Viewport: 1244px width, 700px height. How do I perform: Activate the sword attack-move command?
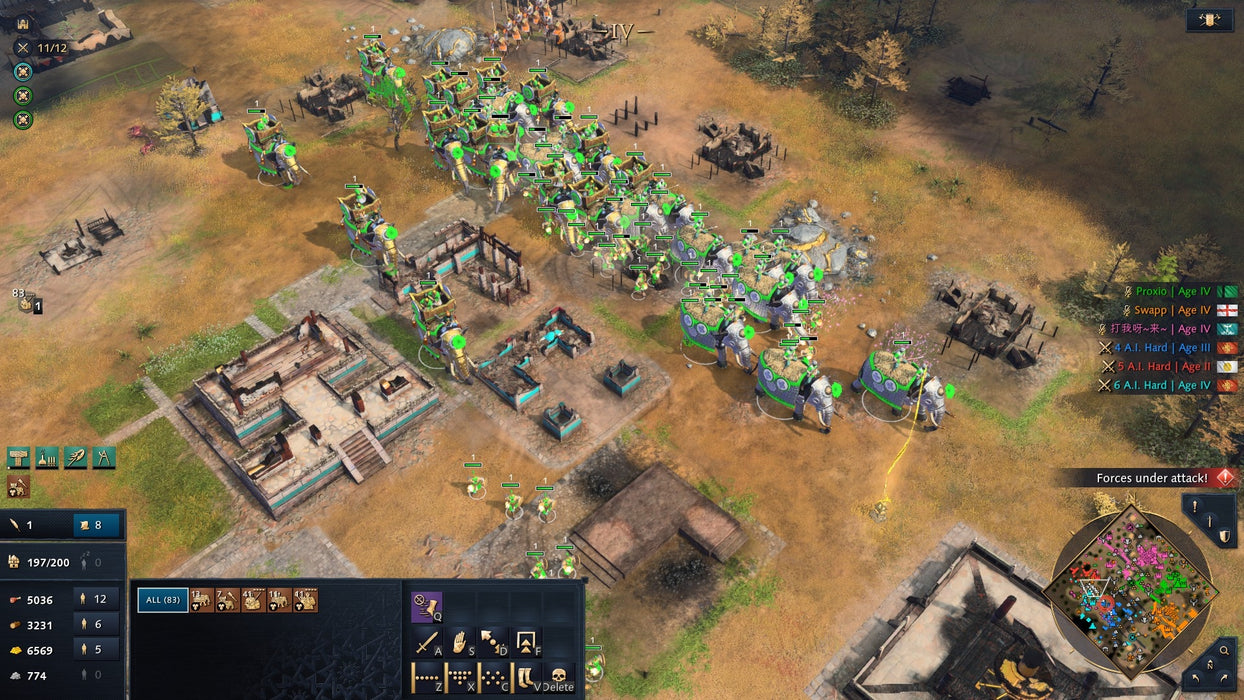click(x=428, y=642)
